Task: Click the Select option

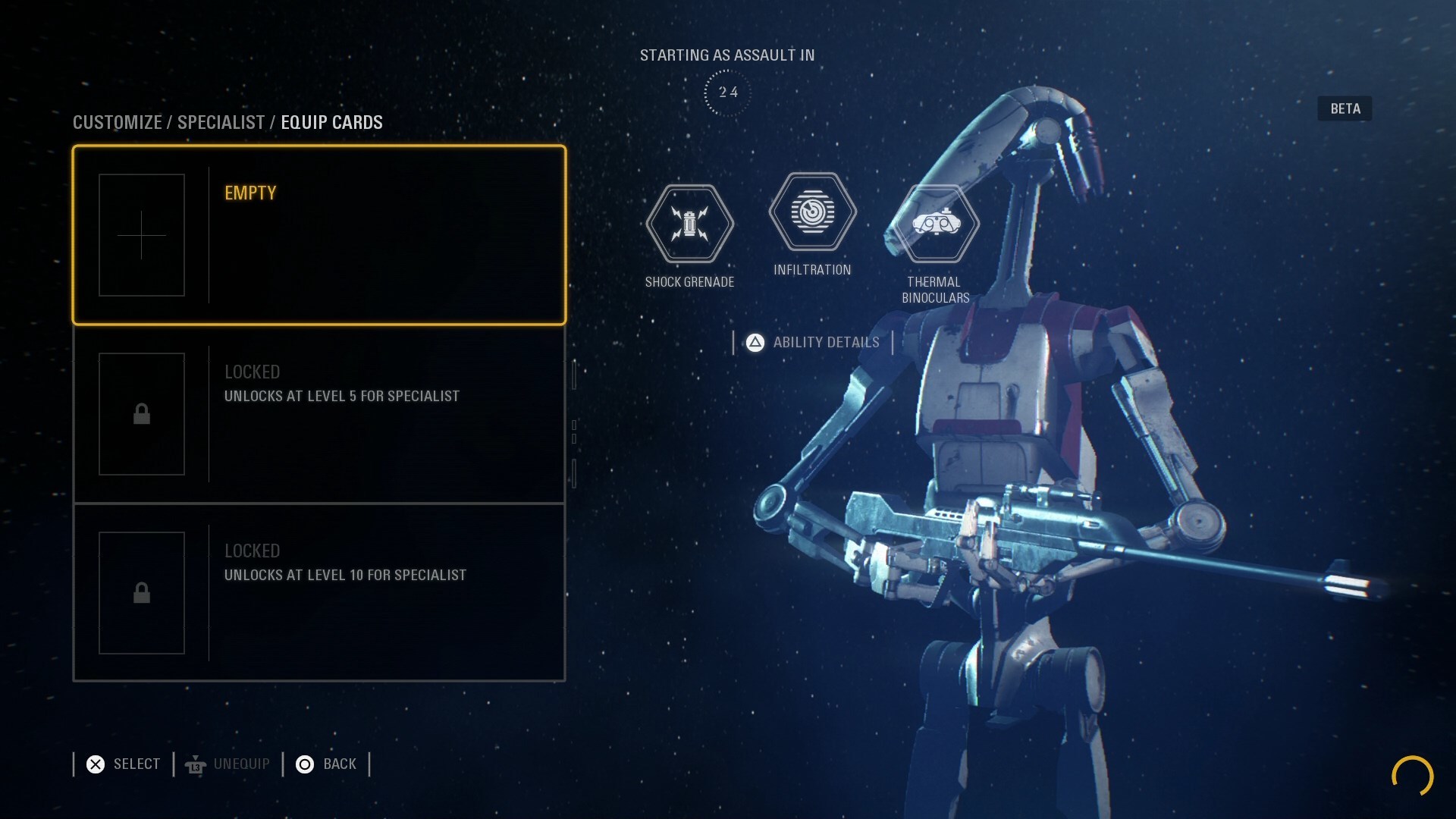Action: click(124, 764)
